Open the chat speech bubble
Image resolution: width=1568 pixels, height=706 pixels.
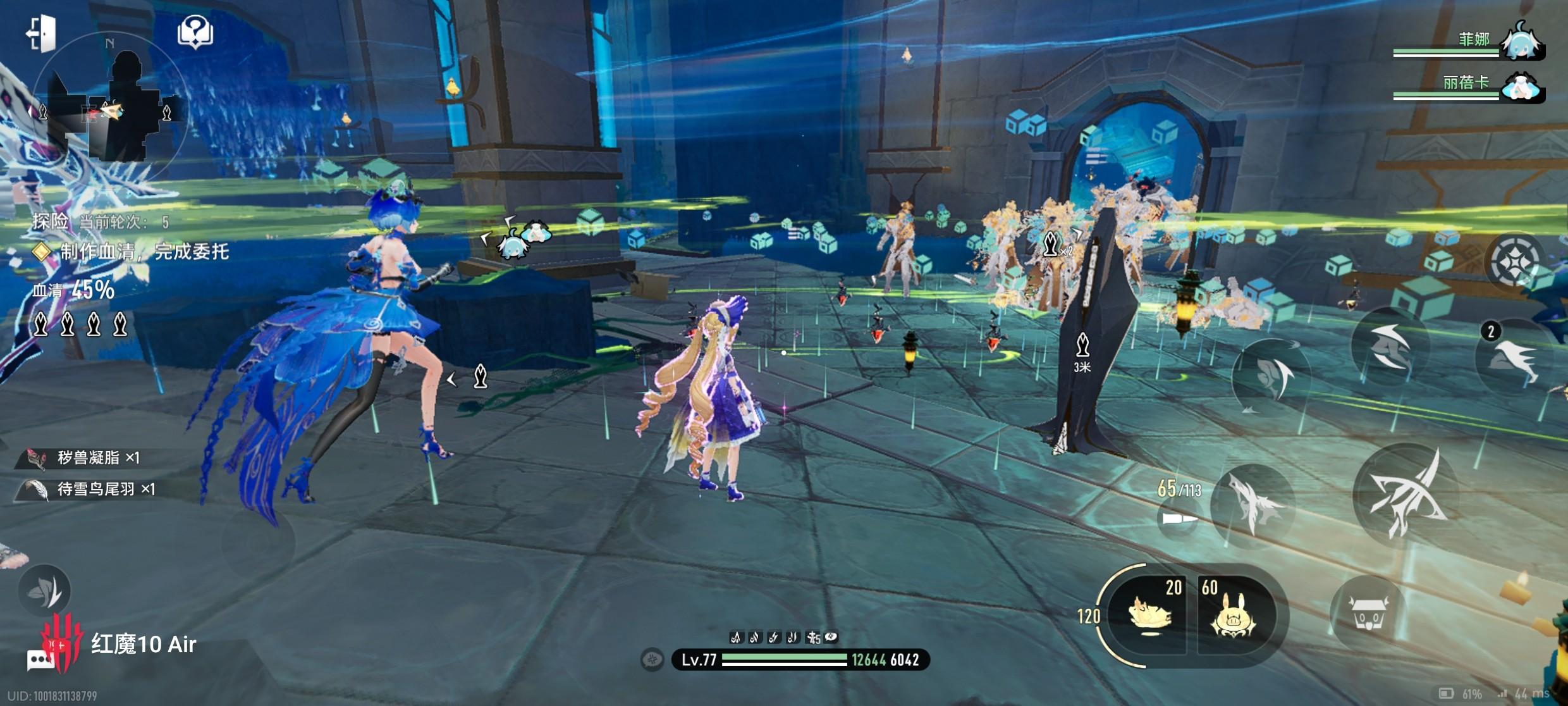pos(40,660)
